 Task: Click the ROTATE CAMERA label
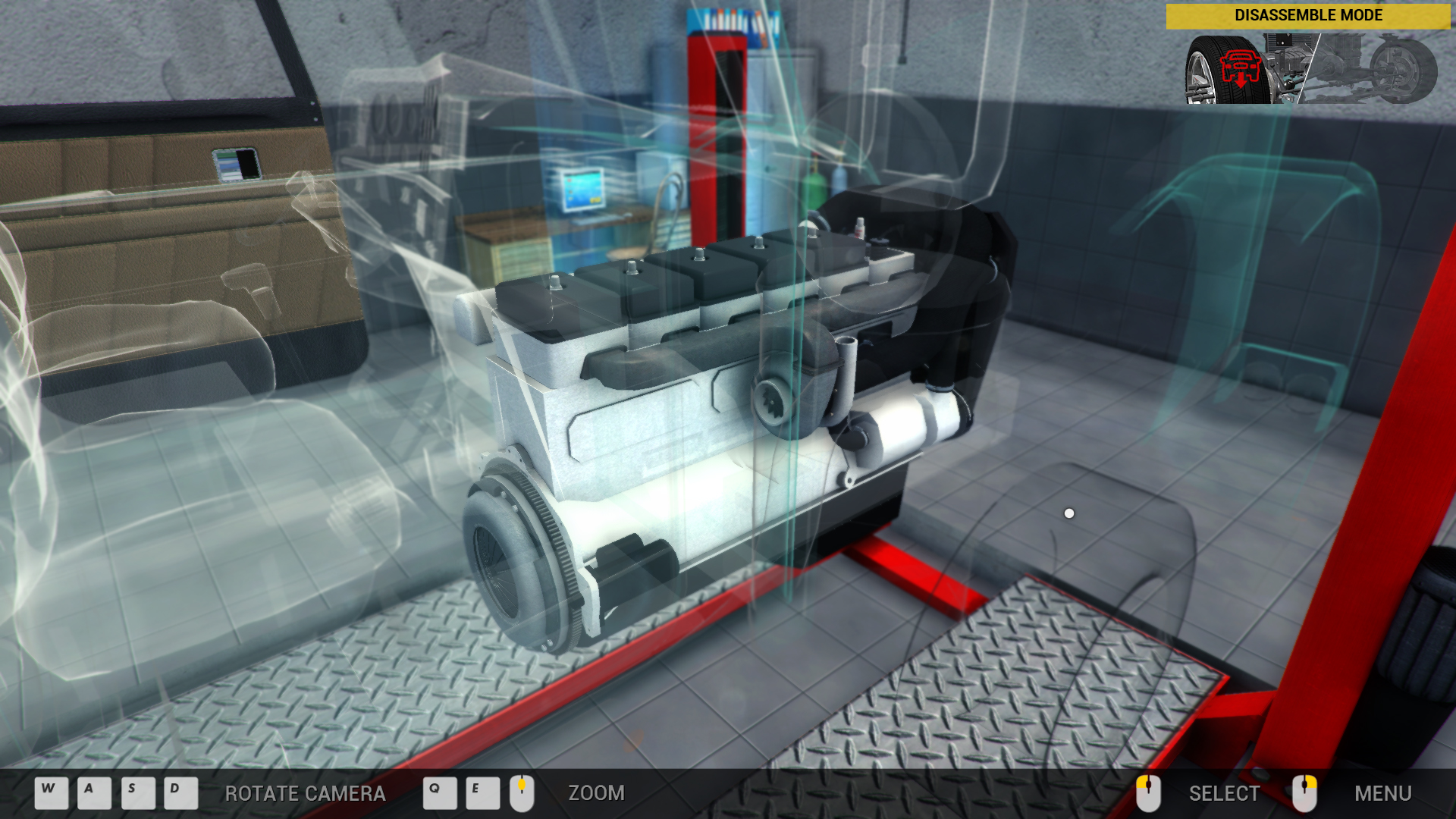point(305,793)
